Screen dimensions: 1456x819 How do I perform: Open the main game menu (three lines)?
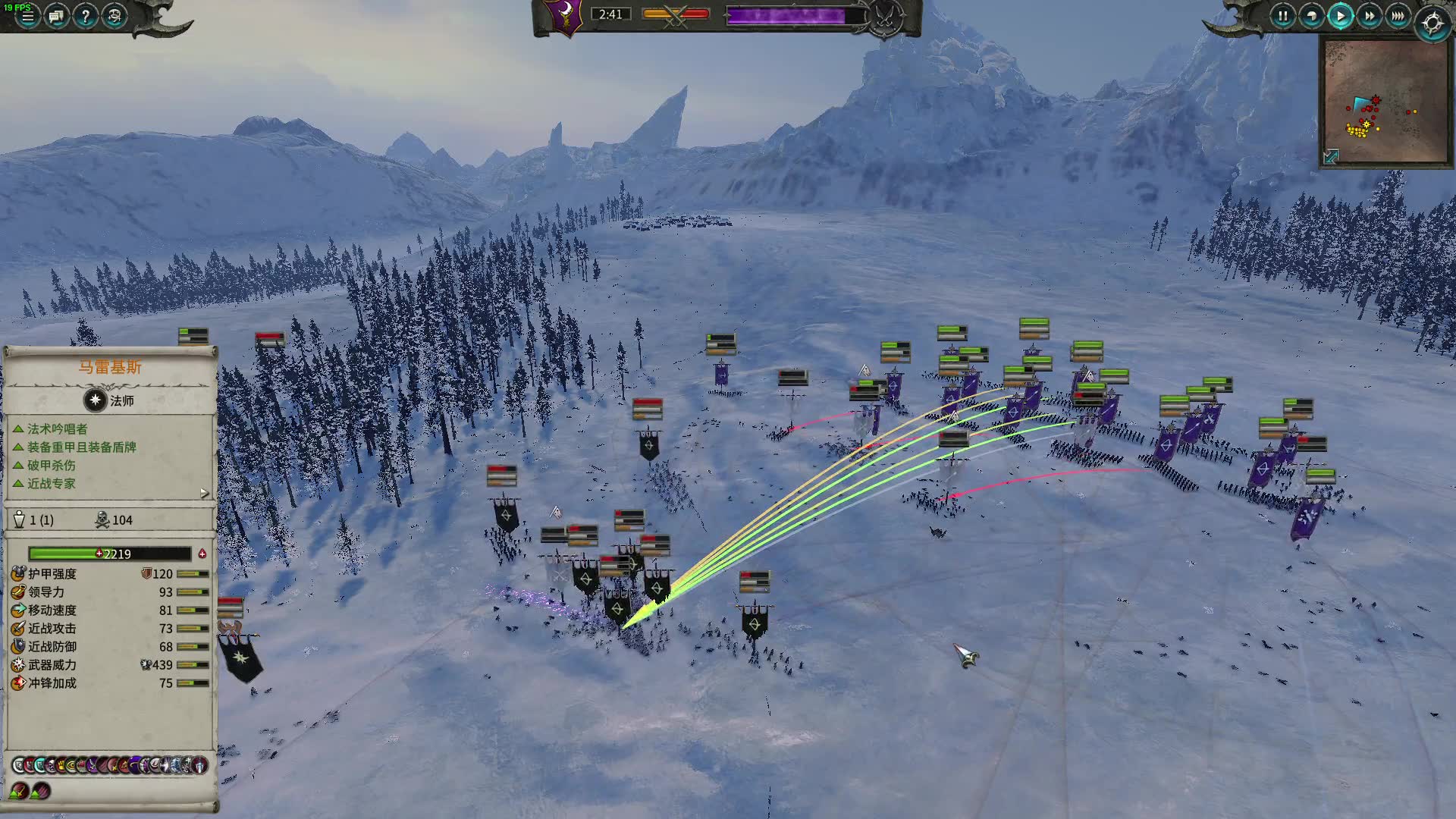[x=27, y=16]
